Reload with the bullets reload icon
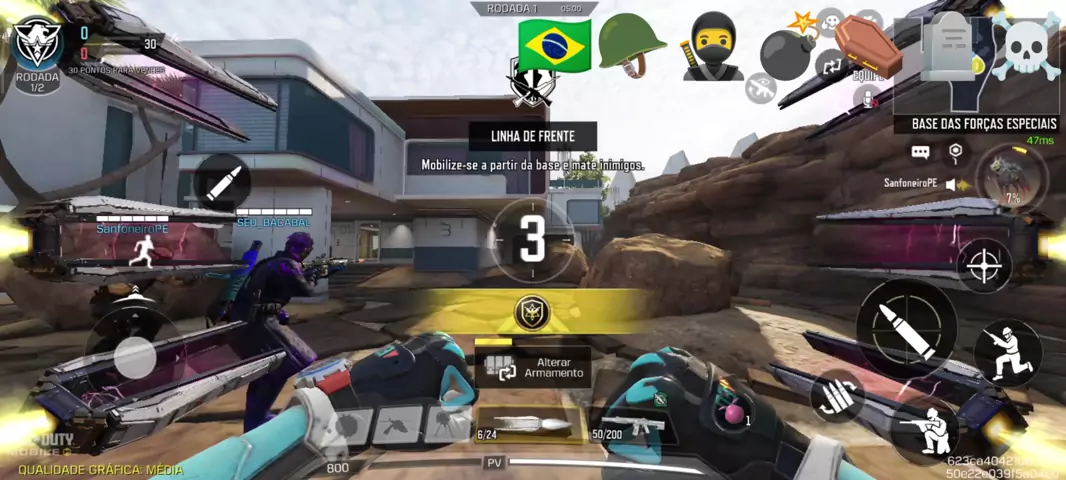This screenshot has width=1066, height=480. (836, 397)
